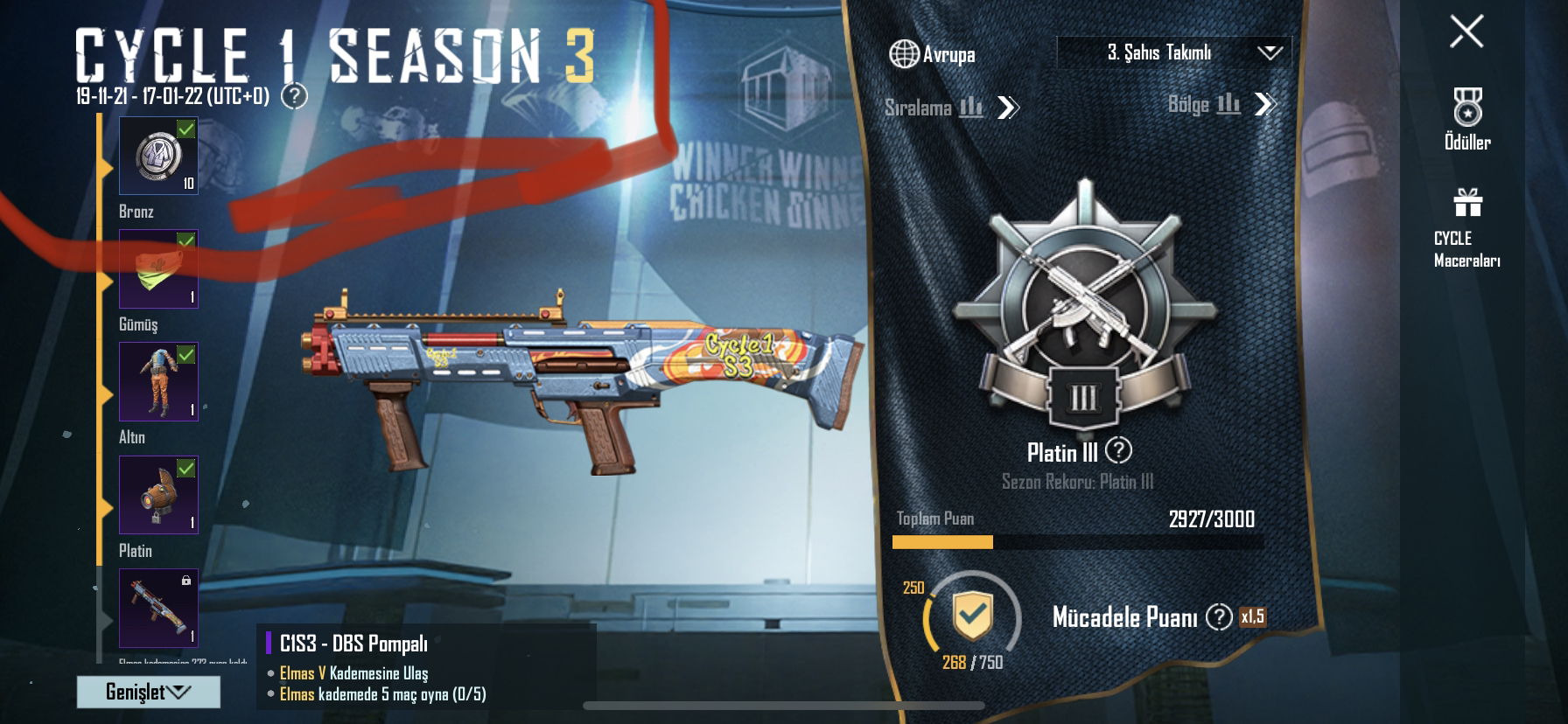Viewport: 1568px width, 724px height.
Task: Show Platin III tier info
Action: [x=1118, y=451]
